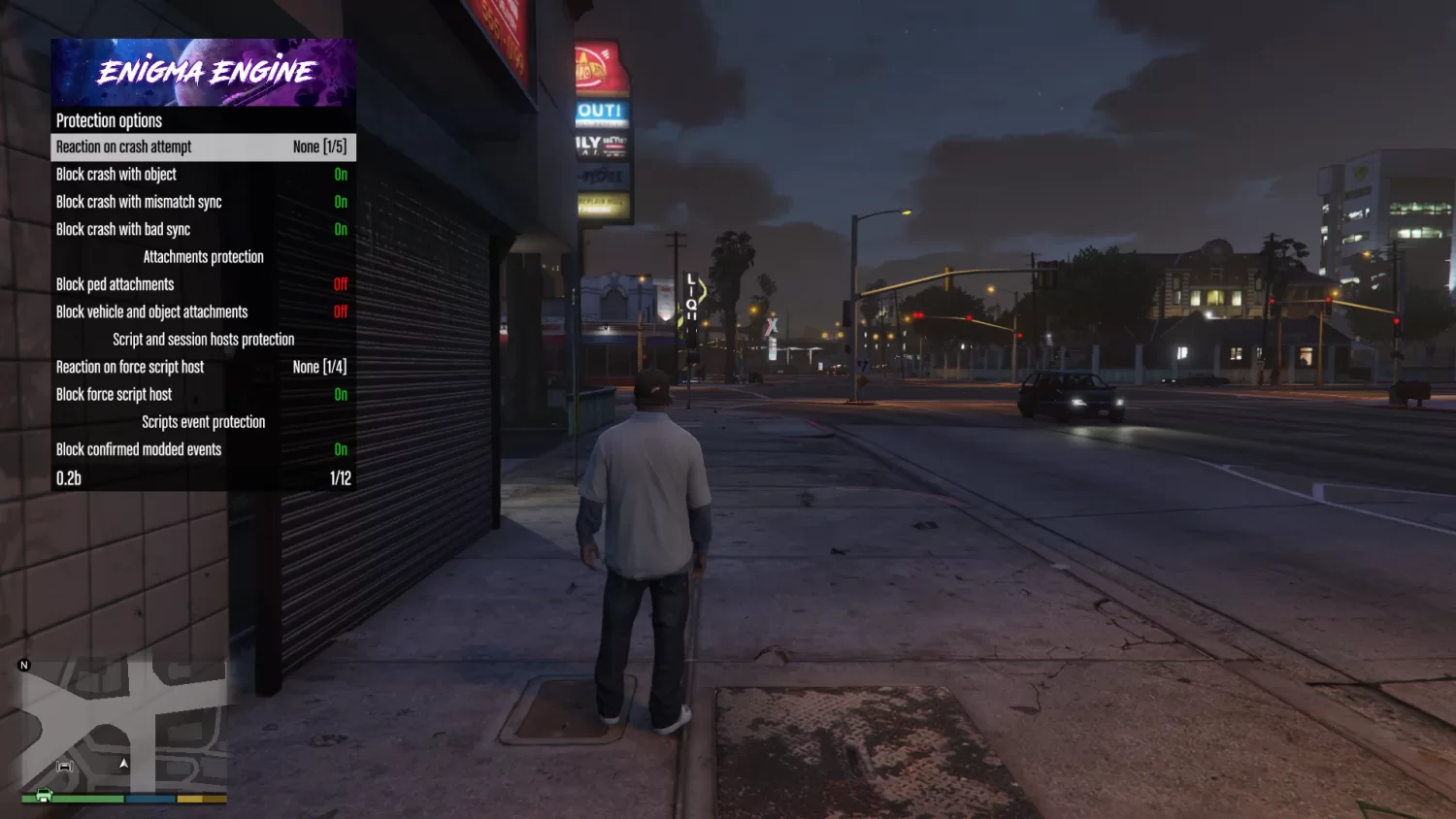Toggle Block crash with bad sync

(x=203, y=230)
